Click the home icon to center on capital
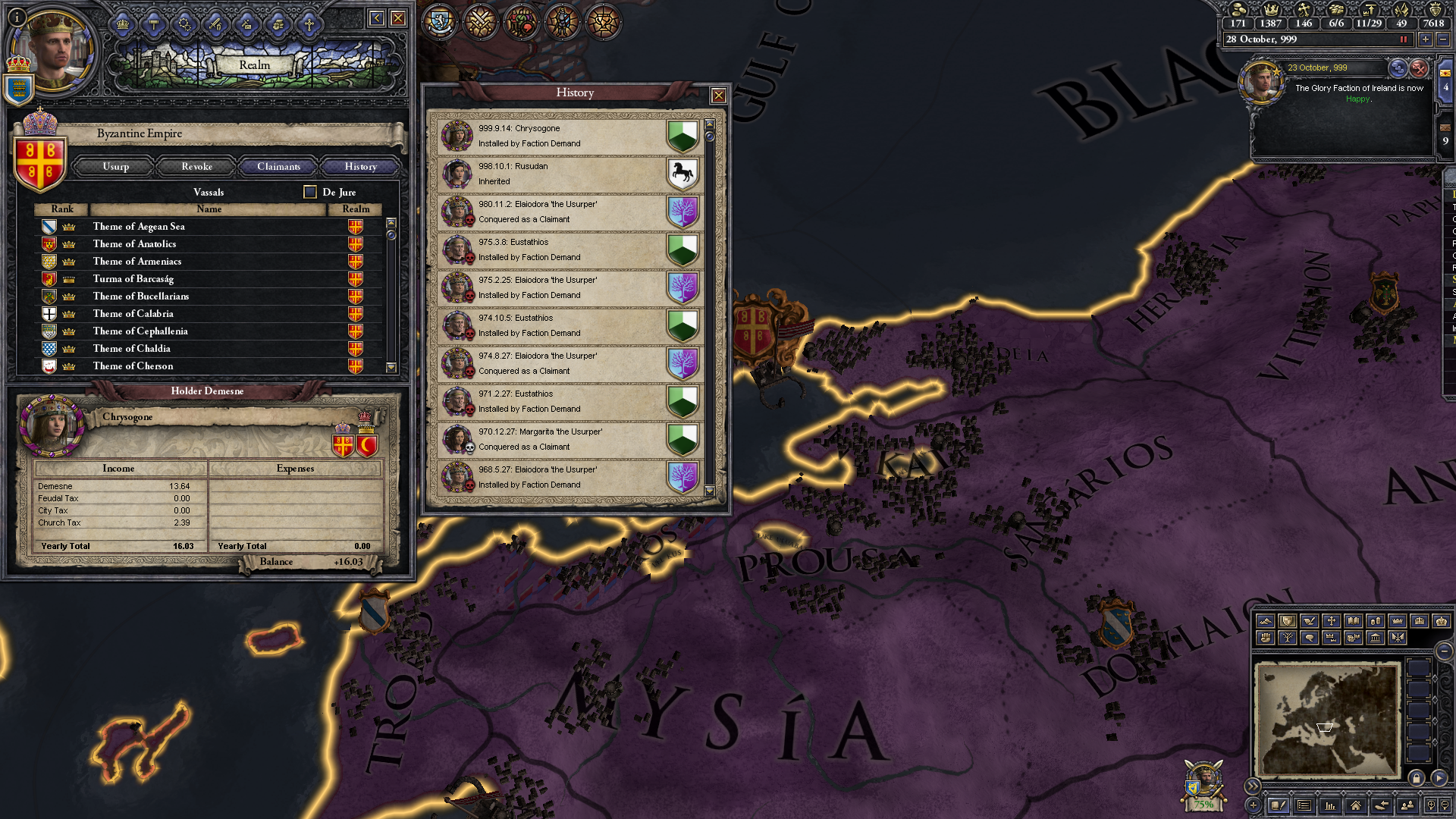Viewport: 1456px width, 819px height. [1357, 806]
